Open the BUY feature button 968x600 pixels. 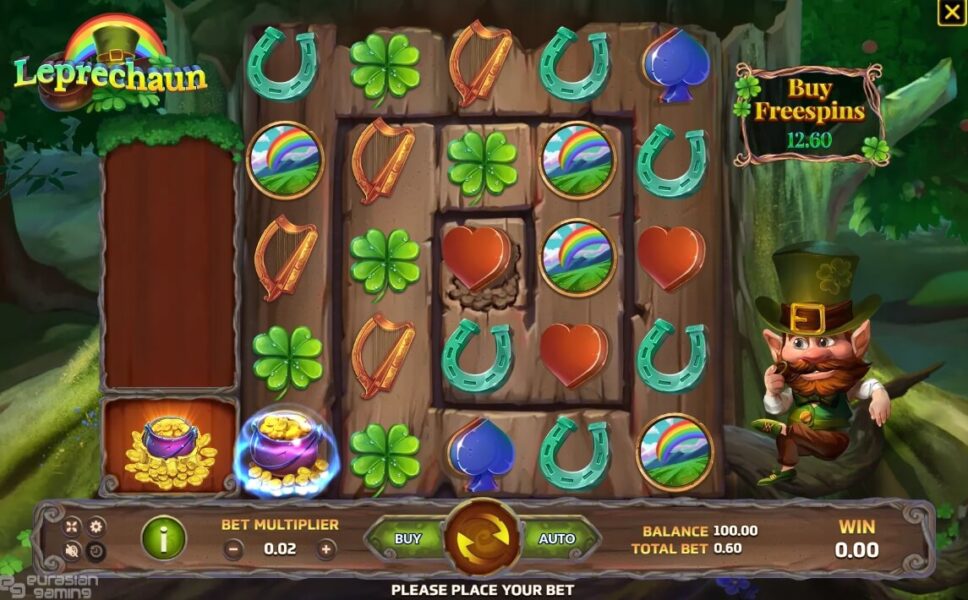coord(408,539)
